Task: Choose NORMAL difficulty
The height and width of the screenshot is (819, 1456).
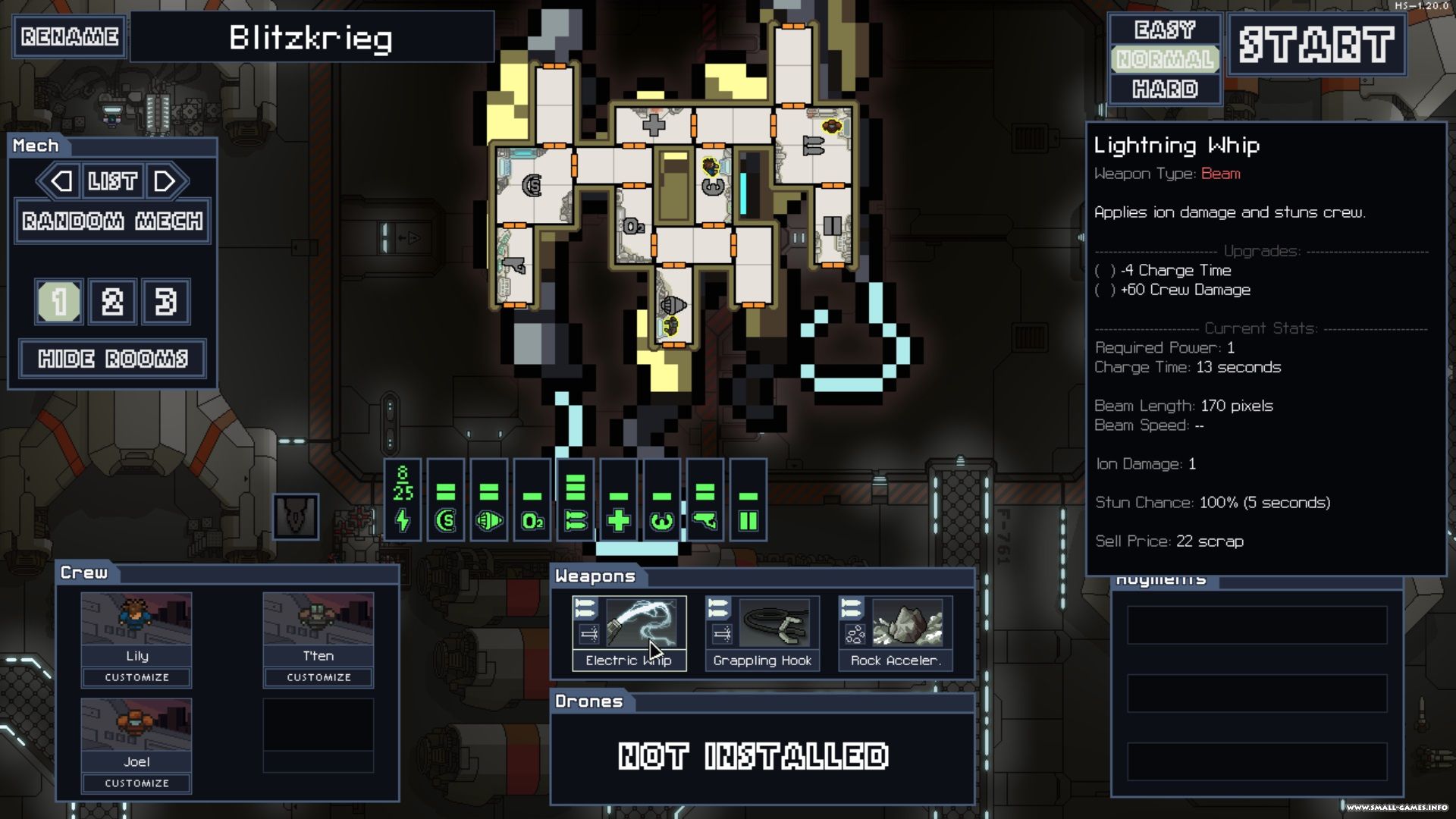Action: click(1164, 59)
